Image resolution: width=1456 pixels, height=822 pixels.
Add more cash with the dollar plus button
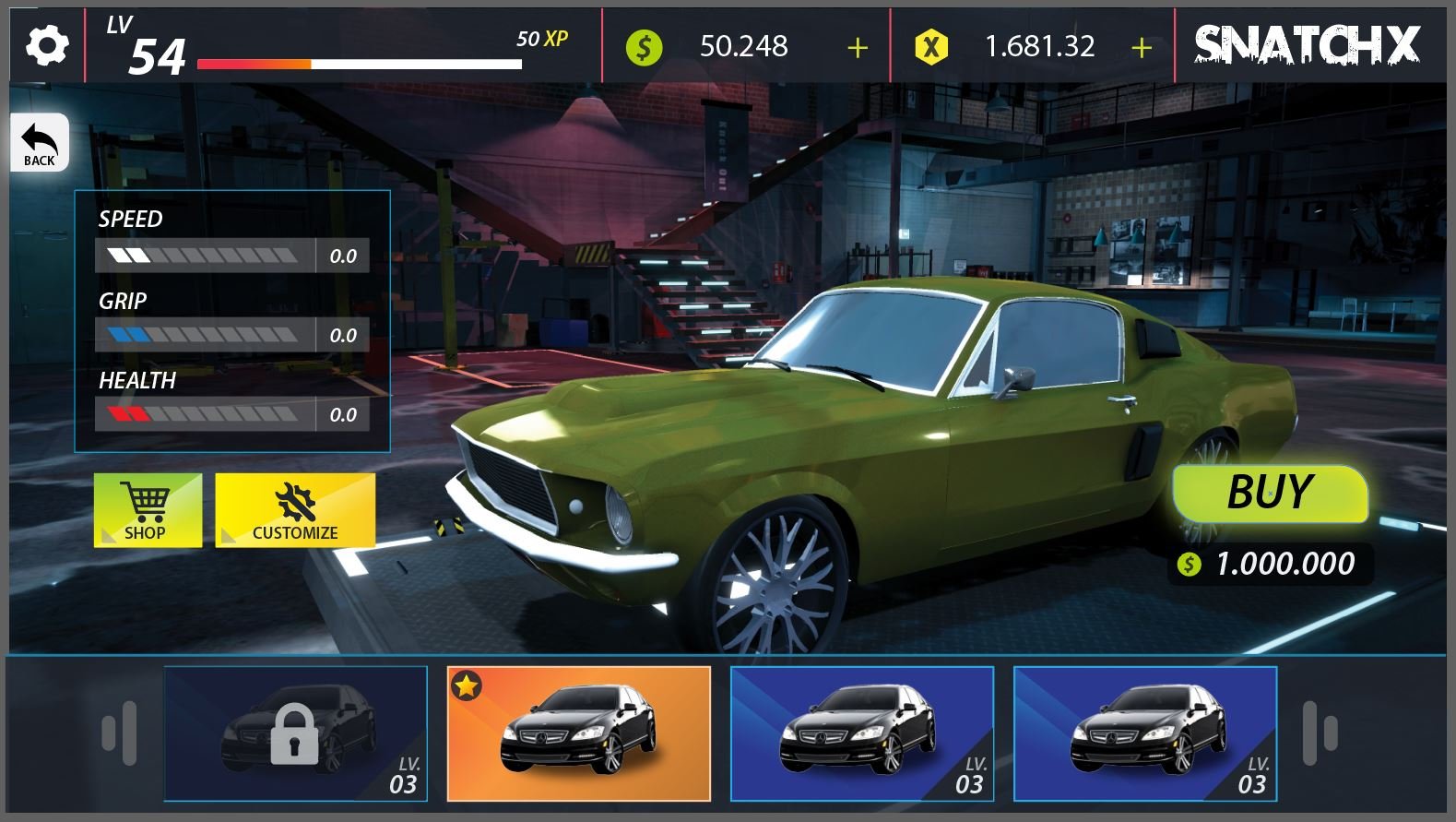[858, 47]
